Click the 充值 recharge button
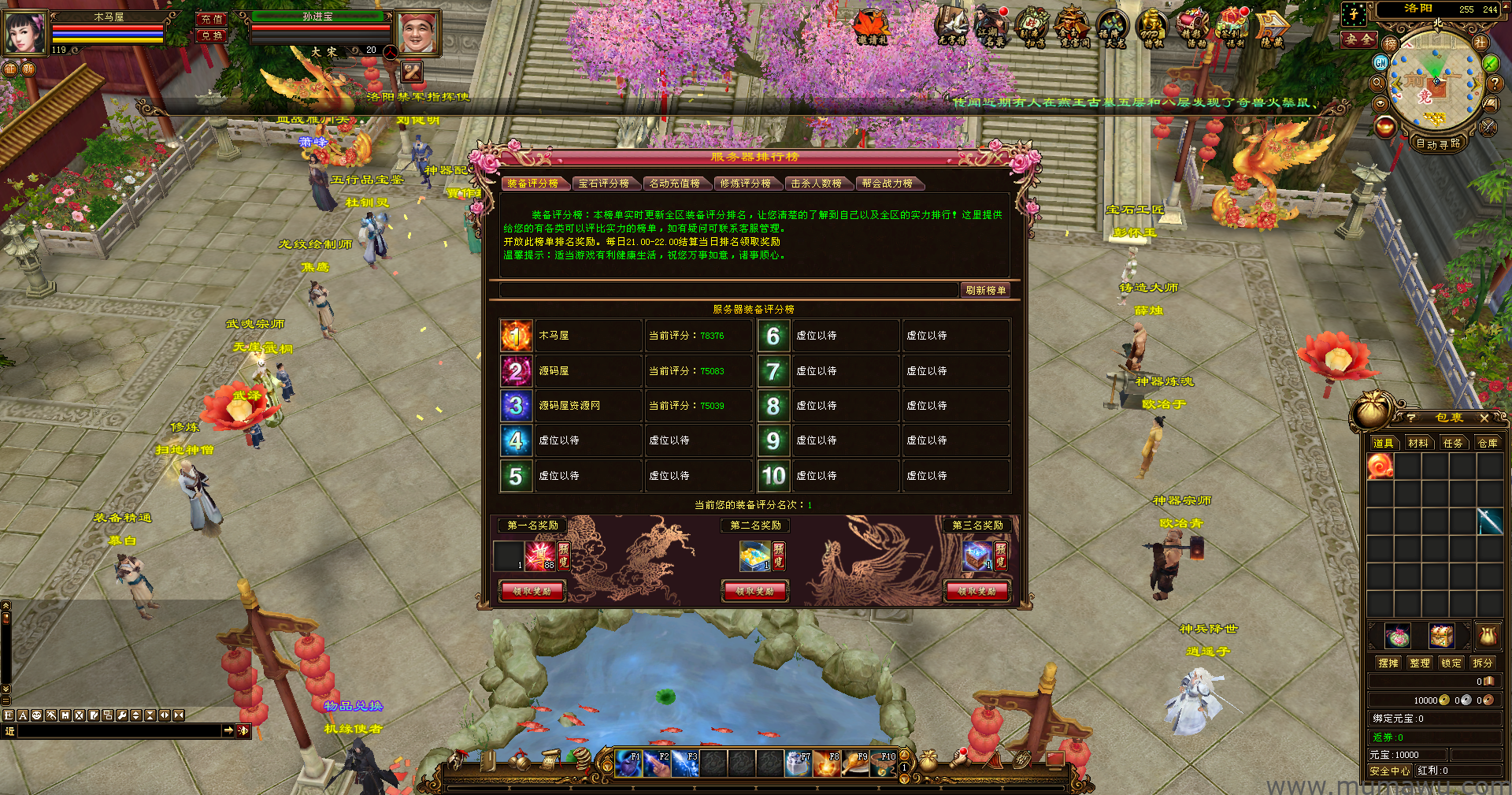Image resolution: width=1512 pixels, height=795 pixels. (211, 19)
